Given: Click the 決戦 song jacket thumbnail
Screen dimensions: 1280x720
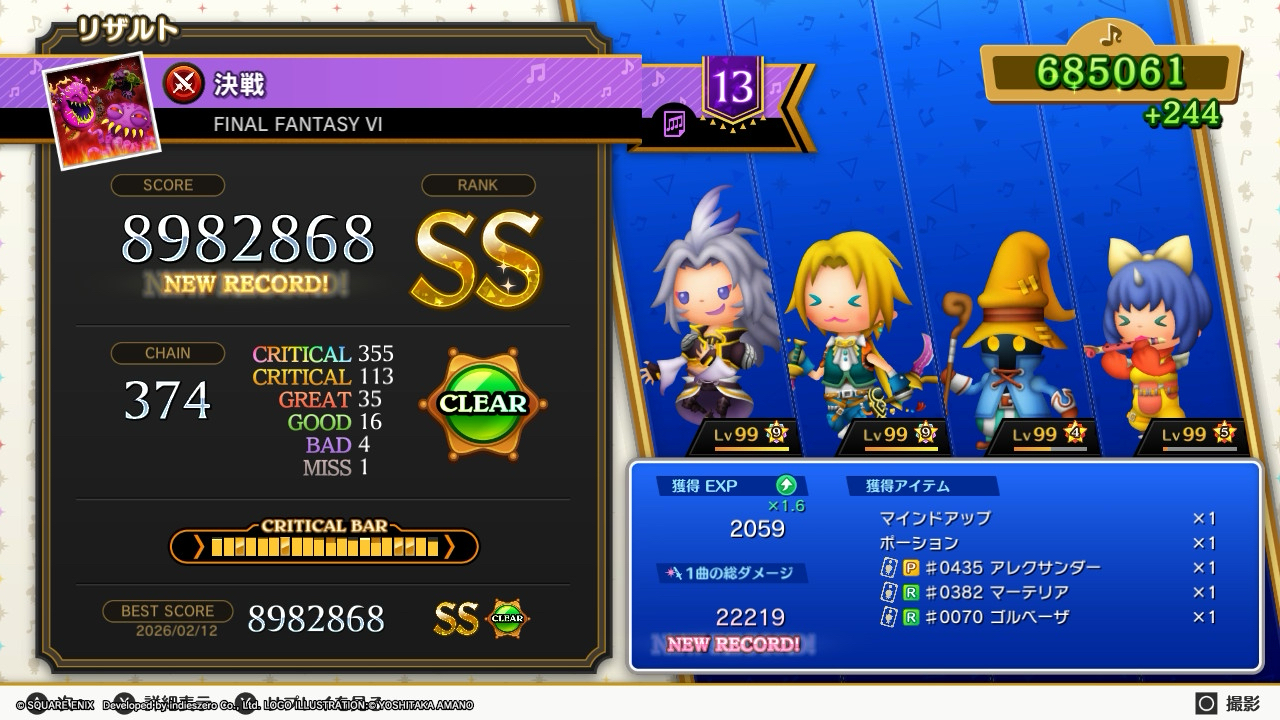Looking at the screenshot, I should pos(103,109).
